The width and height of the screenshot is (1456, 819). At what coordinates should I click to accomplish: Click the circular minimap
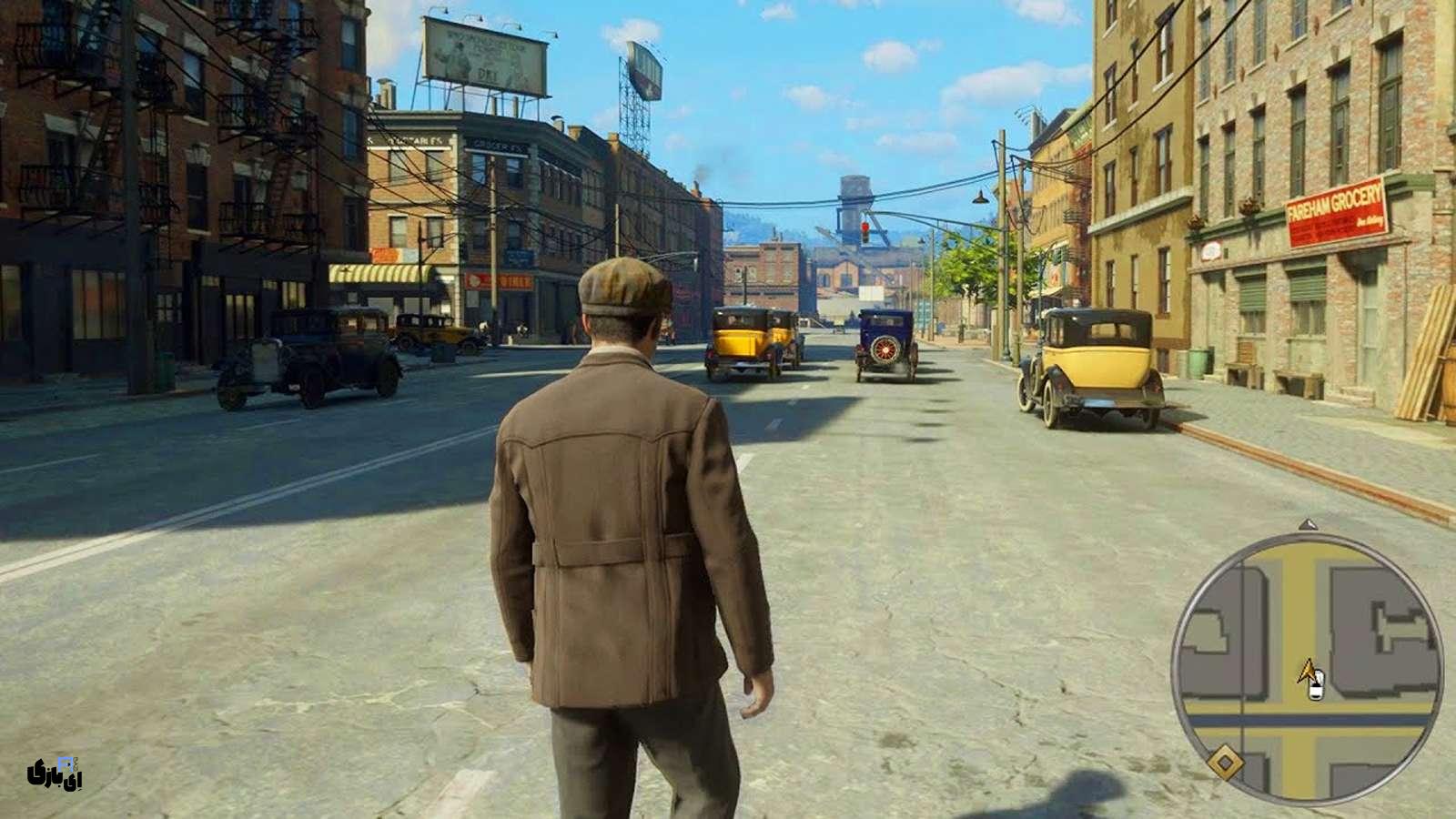[1307, 668]
